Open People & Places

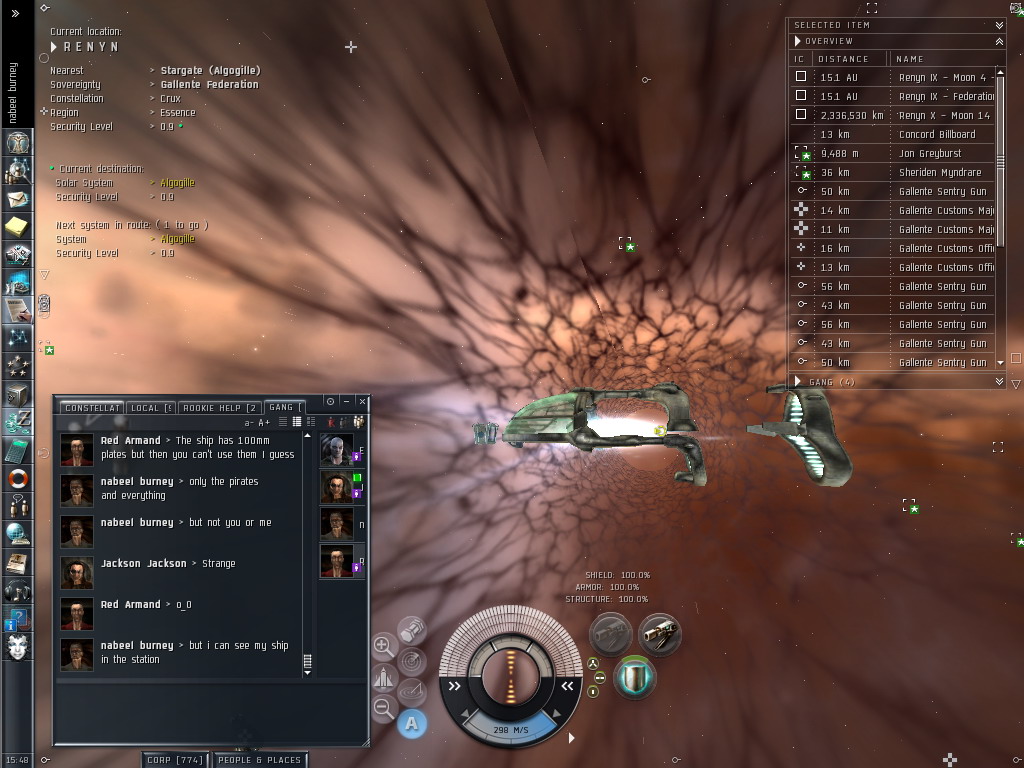point(259,760)
